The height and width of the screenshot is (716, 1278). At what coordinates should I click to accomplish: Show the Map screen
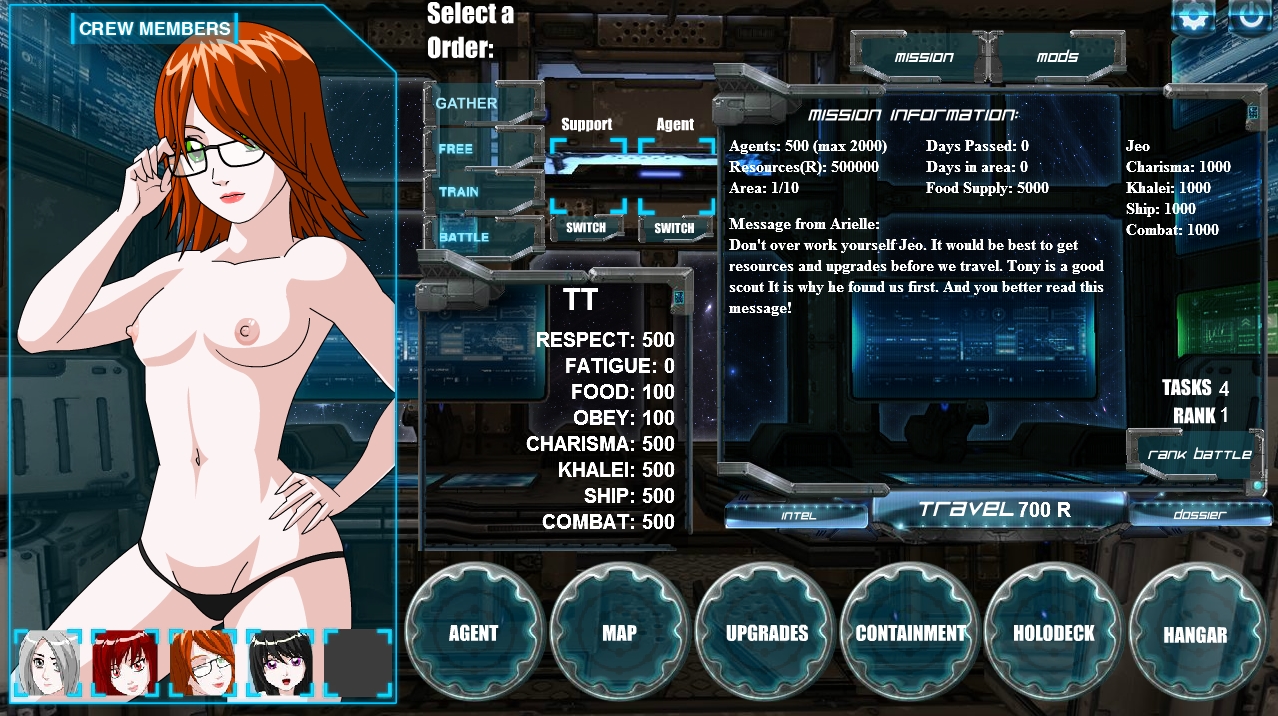[x=619, y=633]
